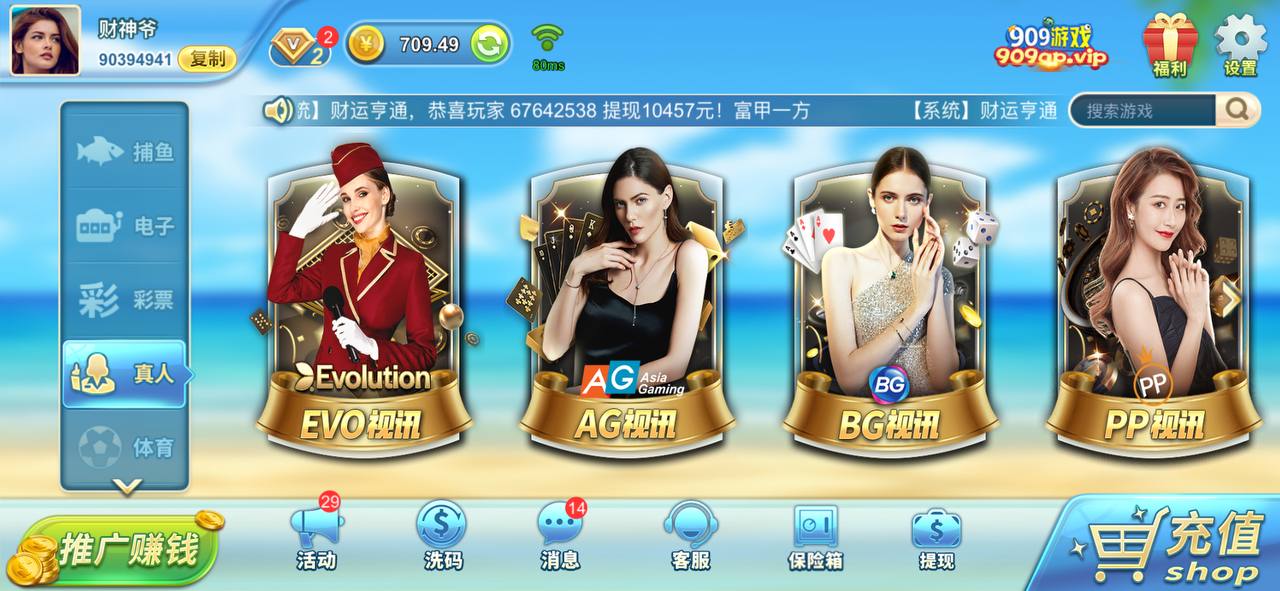
Task: Refresh the coin balance
Action: (489, 44)
